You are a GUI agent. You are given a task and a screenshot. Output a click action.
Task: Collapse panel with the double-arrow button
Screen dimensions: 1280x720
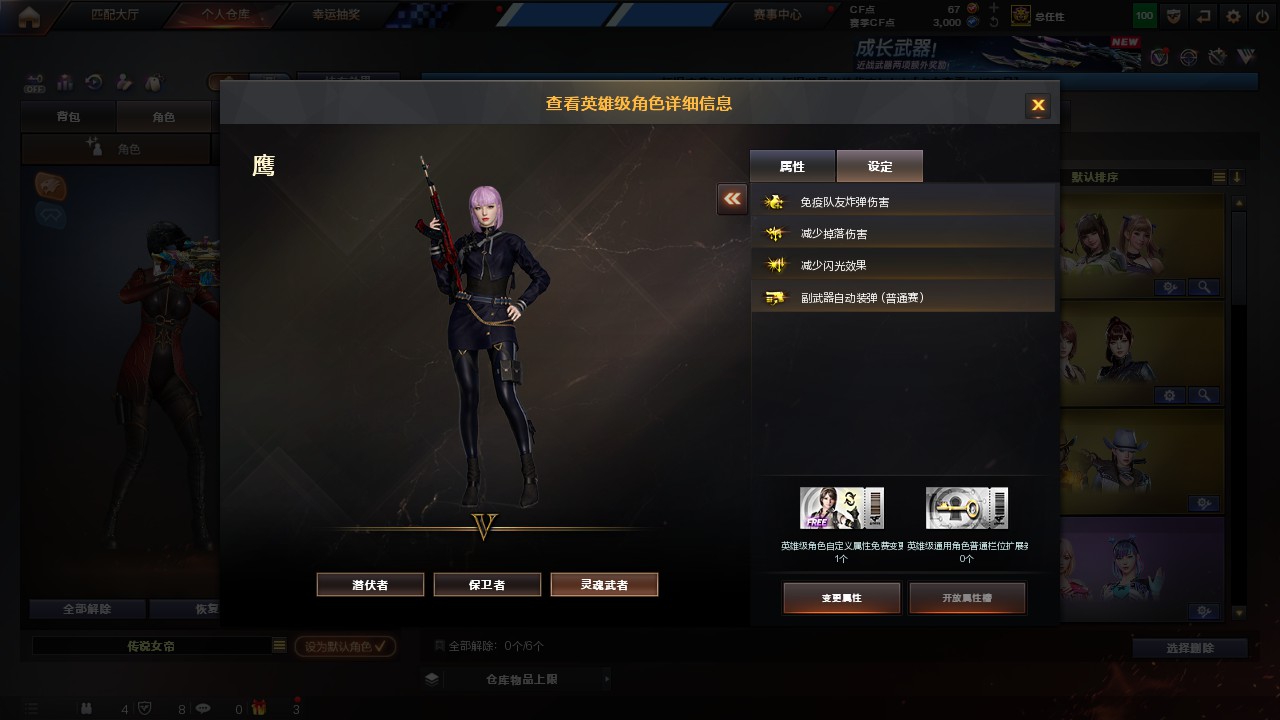point(732,199)
